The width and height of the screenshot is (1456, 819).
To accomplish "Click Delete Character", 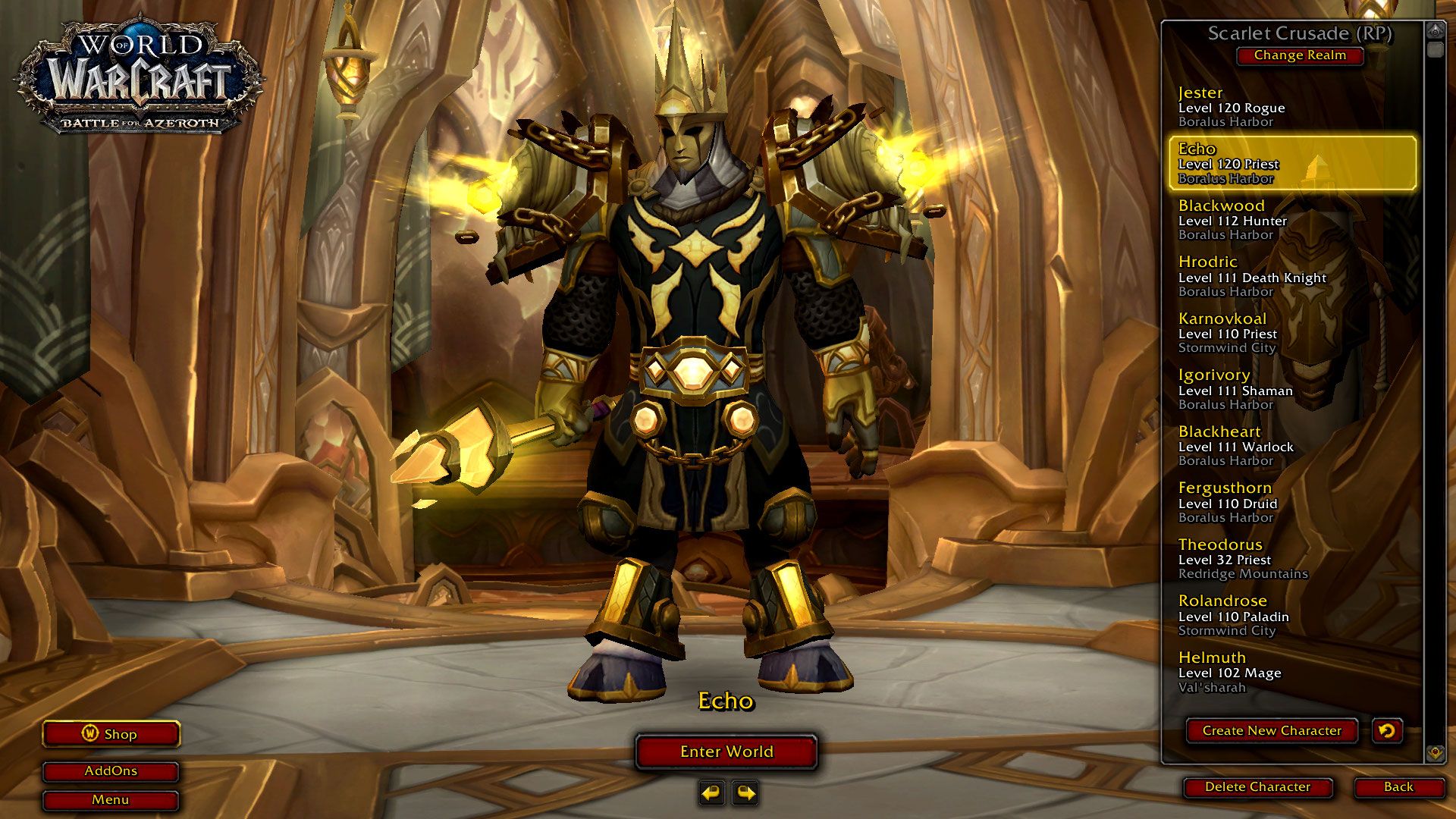I will click(x=1257, y=787).
